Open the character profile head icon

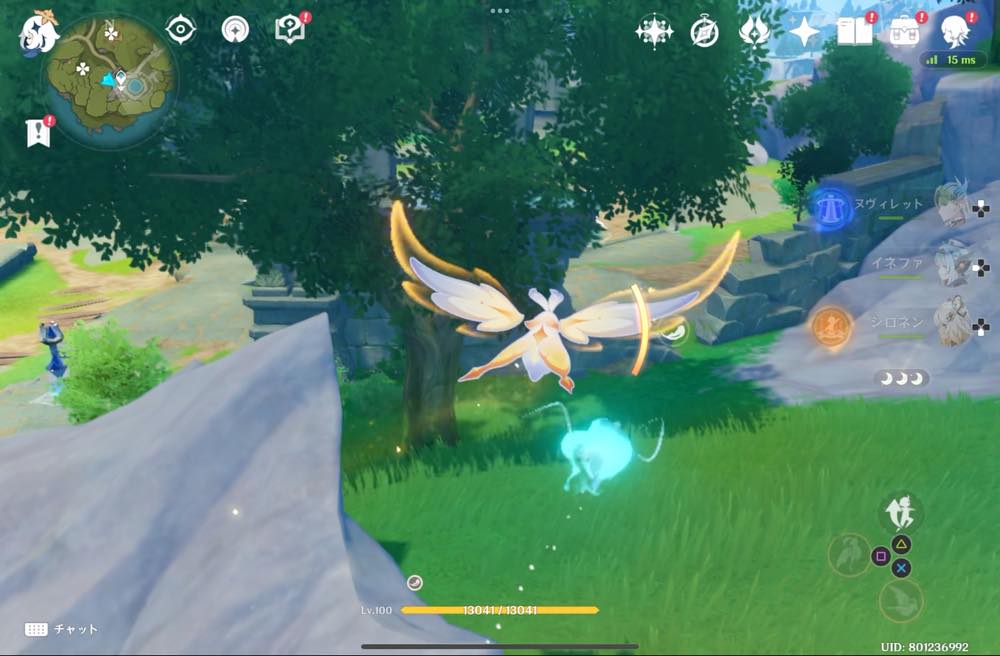(956, 32)
